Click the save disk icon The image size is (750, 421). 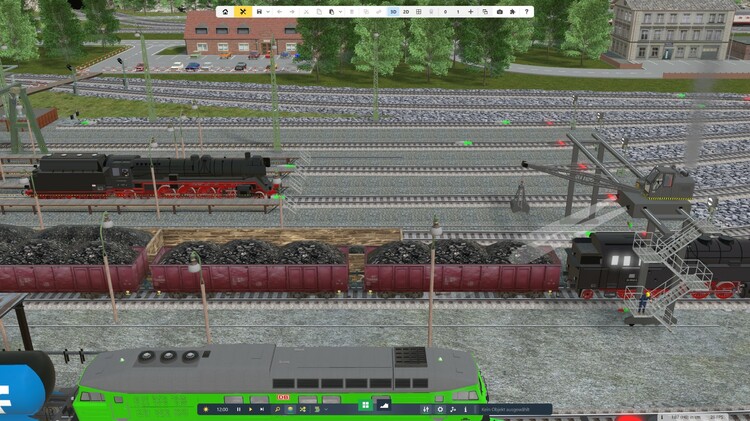259,12
